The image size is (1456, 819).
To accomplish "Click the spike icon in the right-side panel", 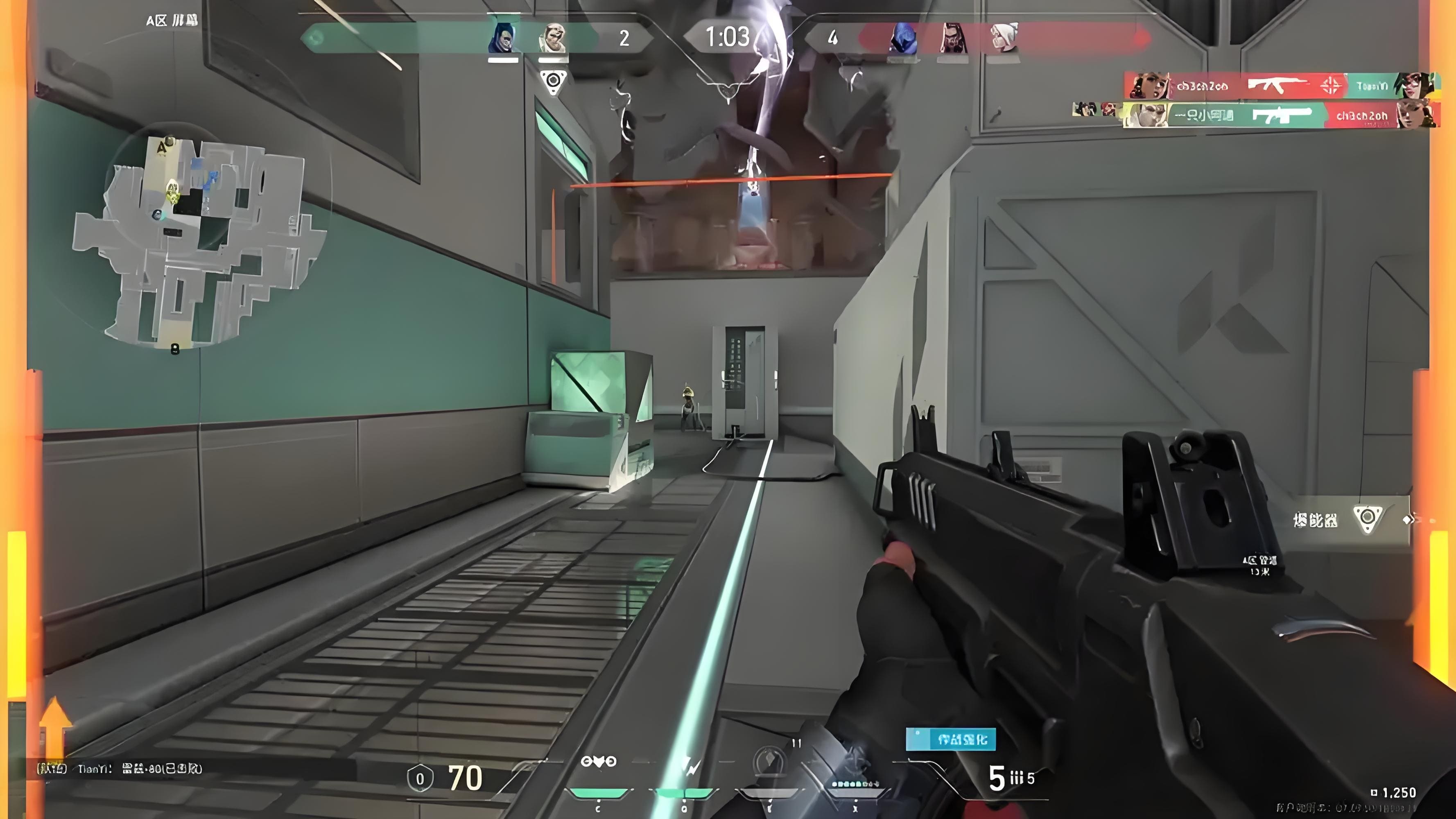I will point(1367,519).
